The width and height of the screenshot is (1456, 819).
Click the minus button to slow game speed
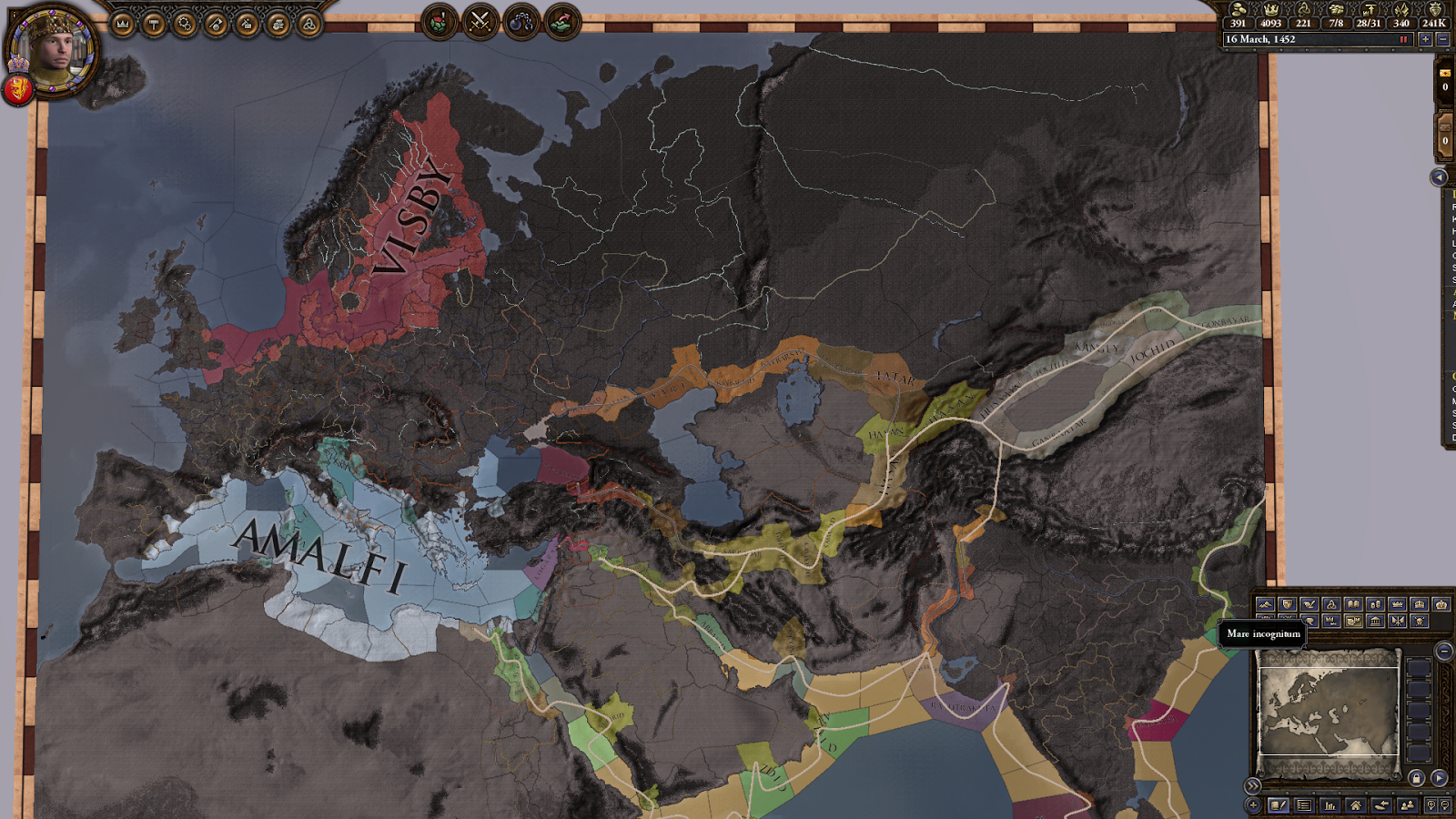point(1443,39)
